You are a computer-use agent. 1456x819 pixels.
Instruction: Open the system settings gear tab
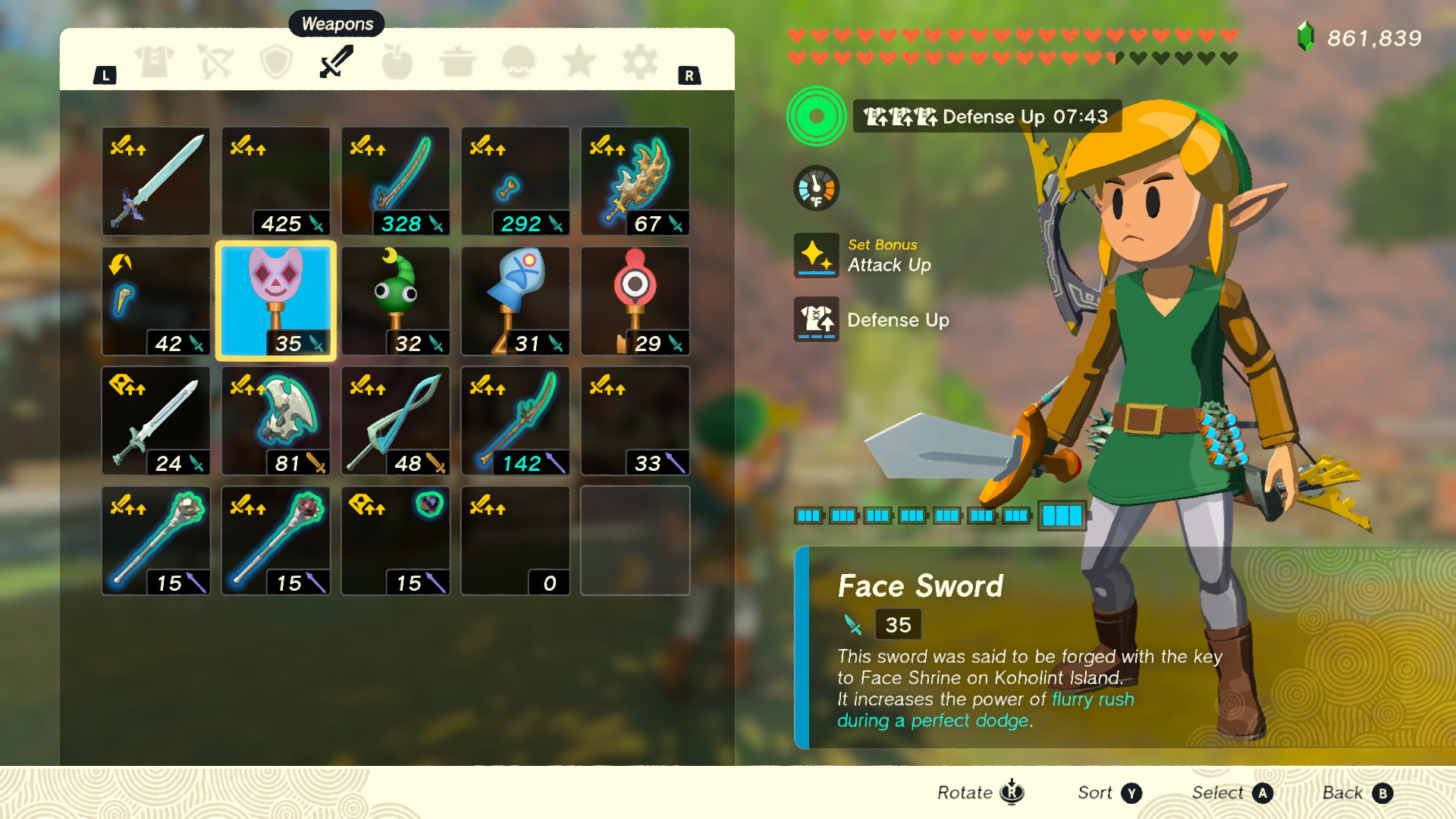point(642,62)
